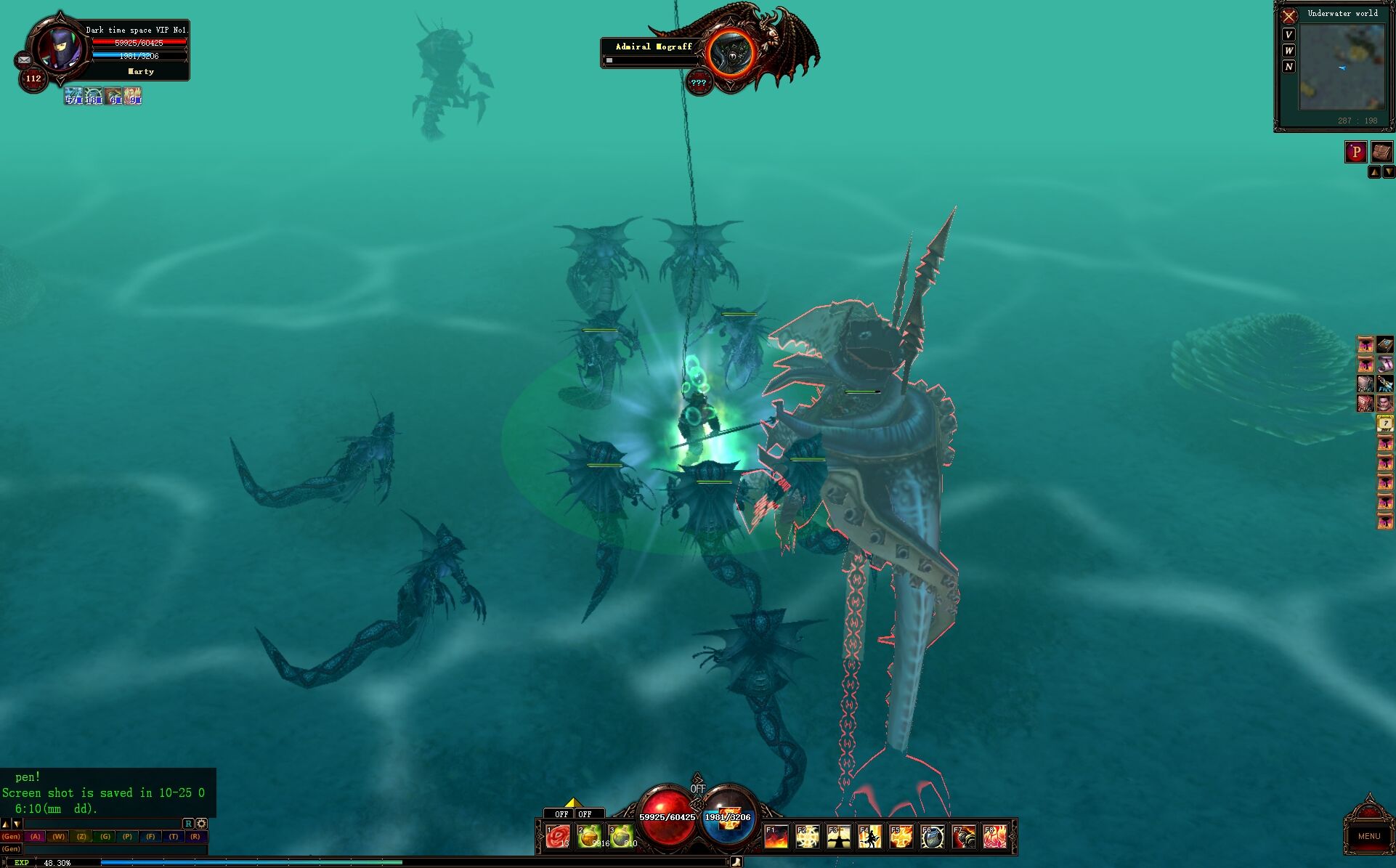Image resolution: width=1396 pixels, height=868 pixels.
Task: Use the orange potion in slot 2
Action: click(590, 837)
